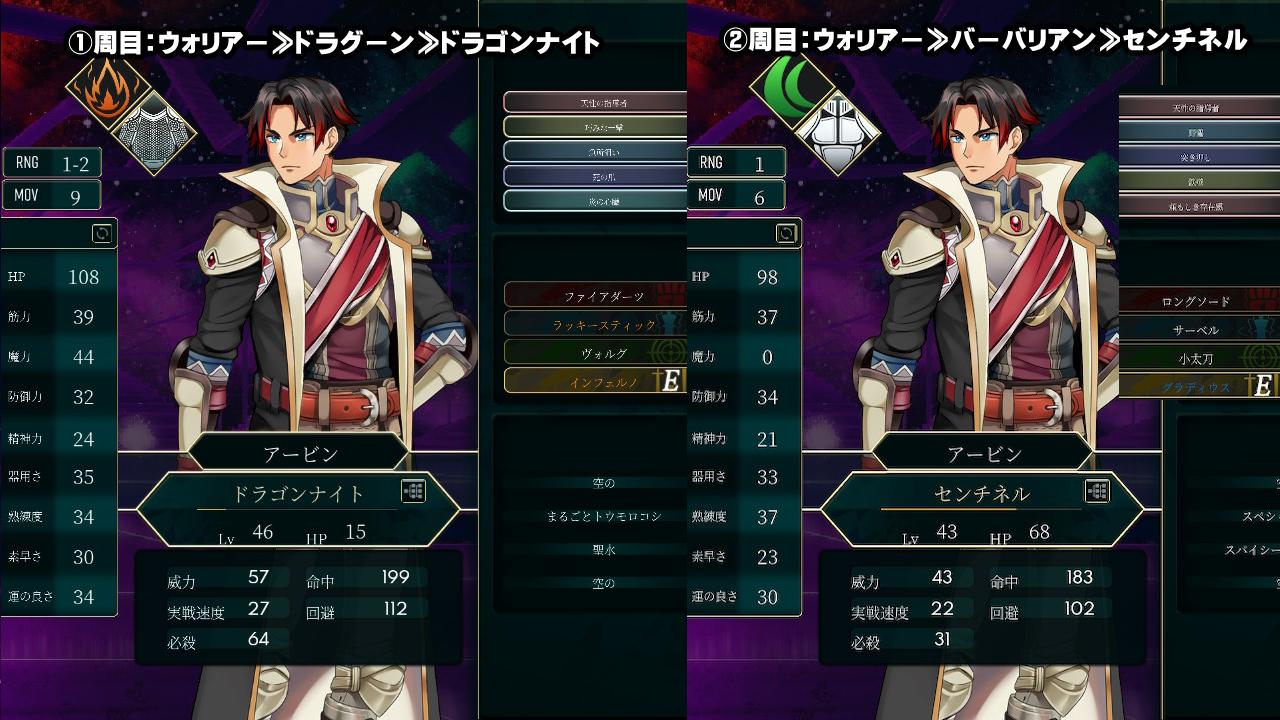Choose the まるごとトウモロコシ item

point(603,516)
